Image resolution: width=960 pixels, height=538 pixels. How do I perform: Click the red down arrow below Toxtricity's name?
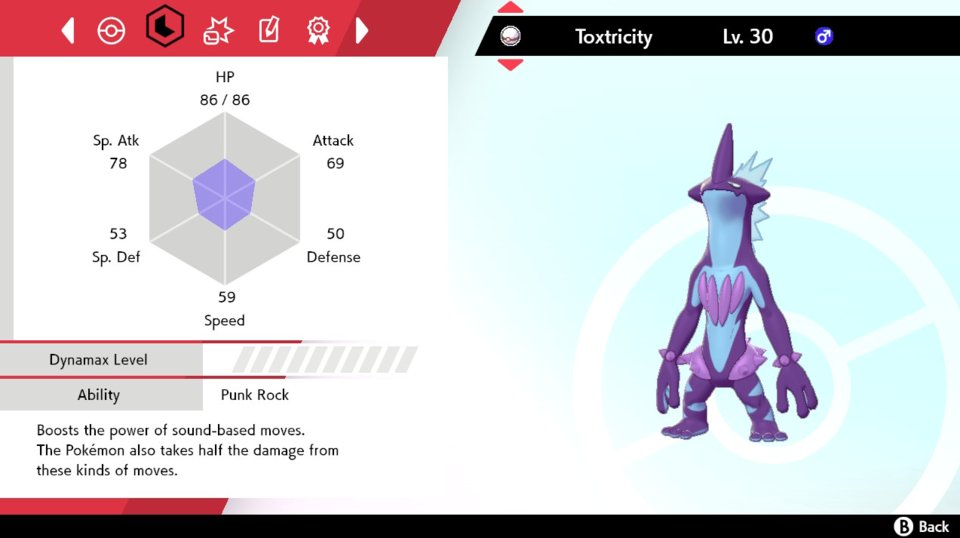pyautogui.click(x=510, y=65)
